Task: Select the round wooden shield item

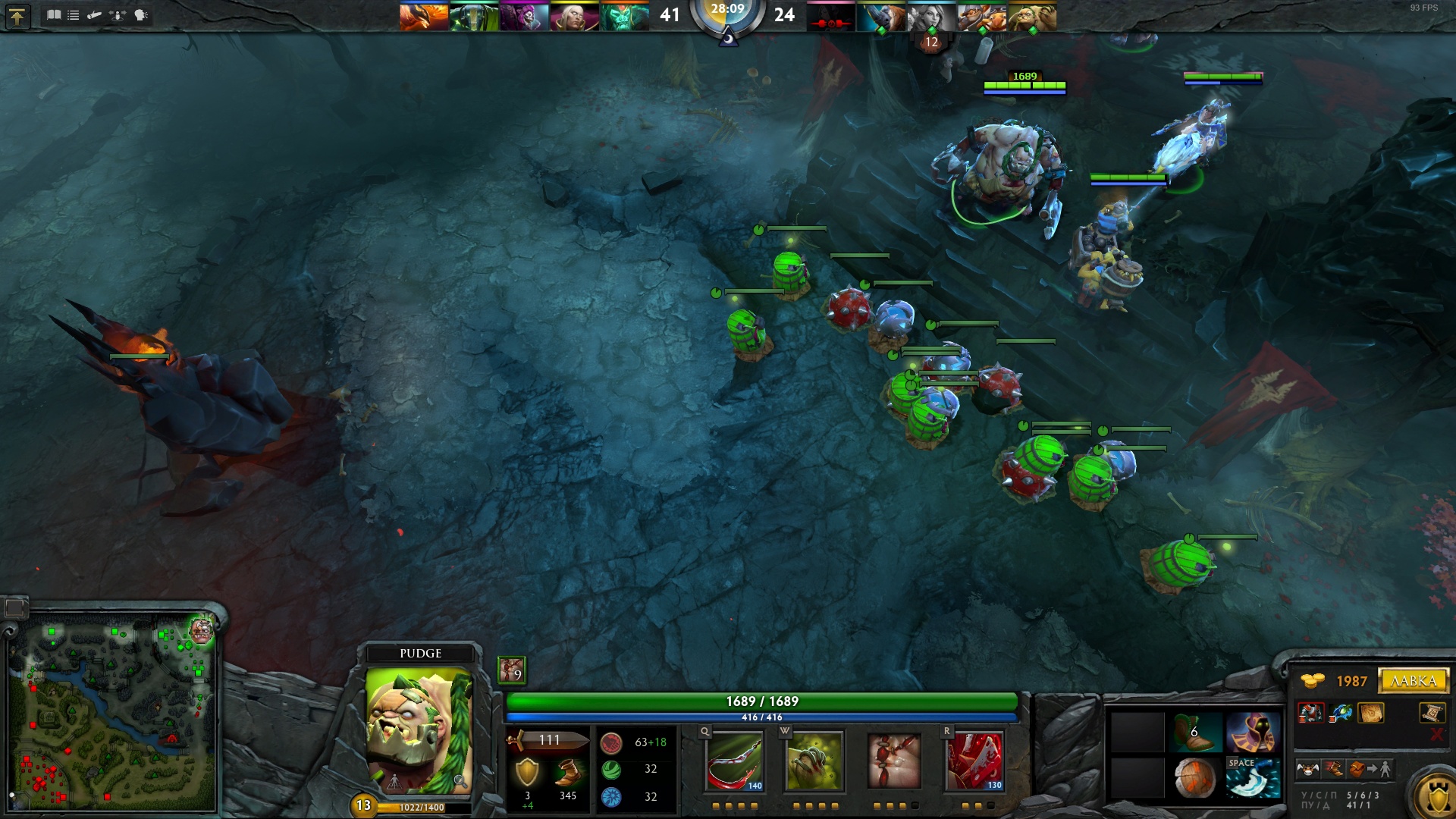Action: [1195, 778]
